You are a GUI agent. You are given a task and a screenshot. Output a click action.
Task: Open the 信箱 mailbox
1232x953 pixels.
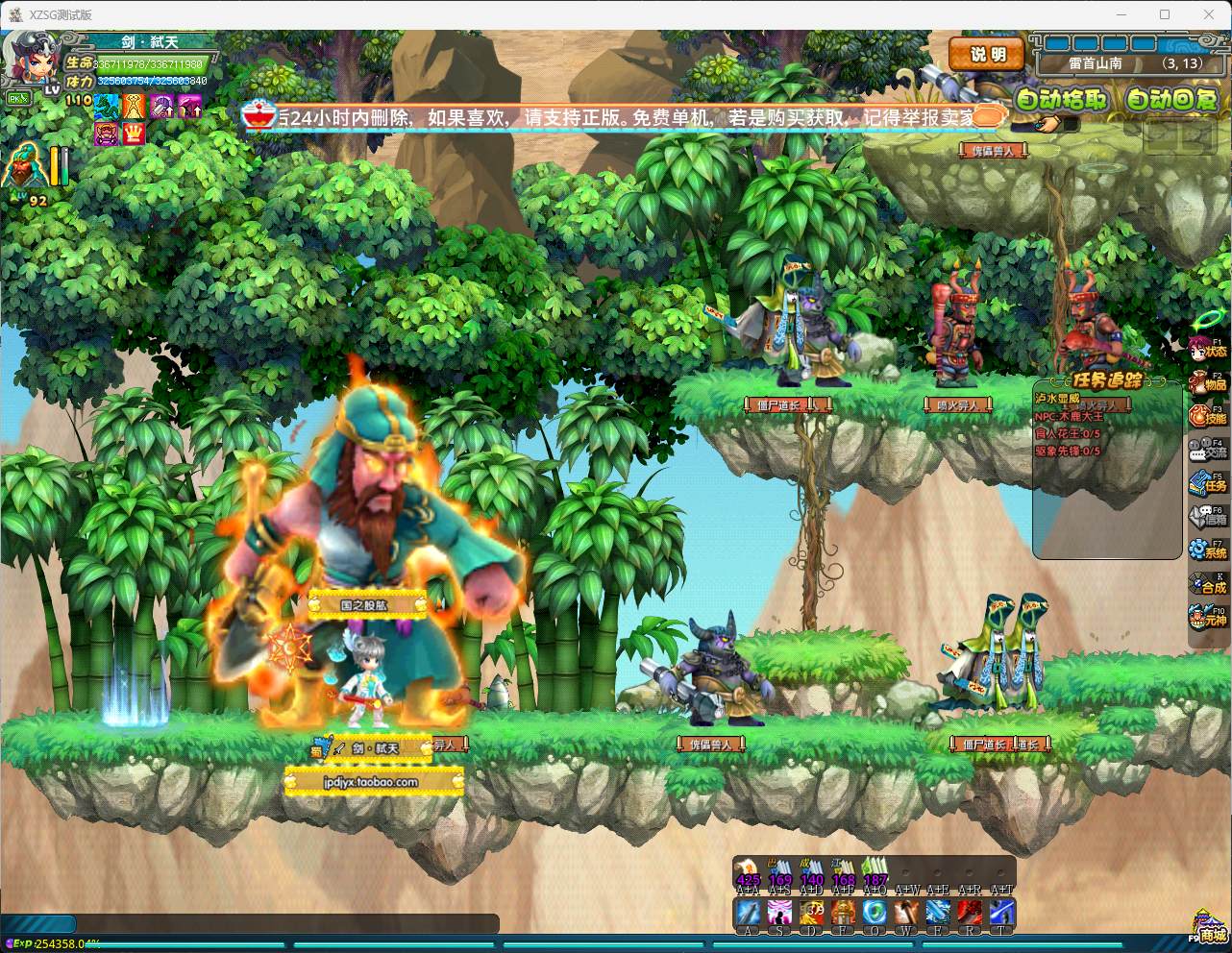[x=1208, y=517]
